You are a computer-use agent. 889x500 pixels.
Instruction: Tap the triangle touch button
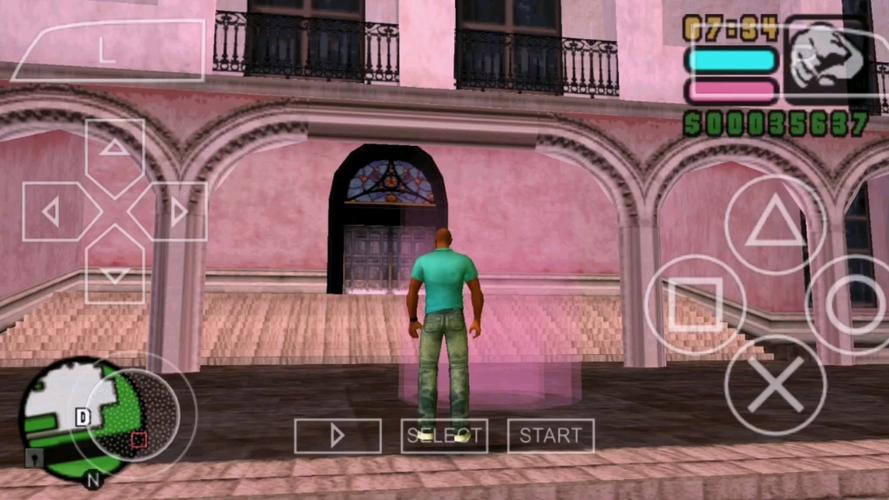(775, 226)
